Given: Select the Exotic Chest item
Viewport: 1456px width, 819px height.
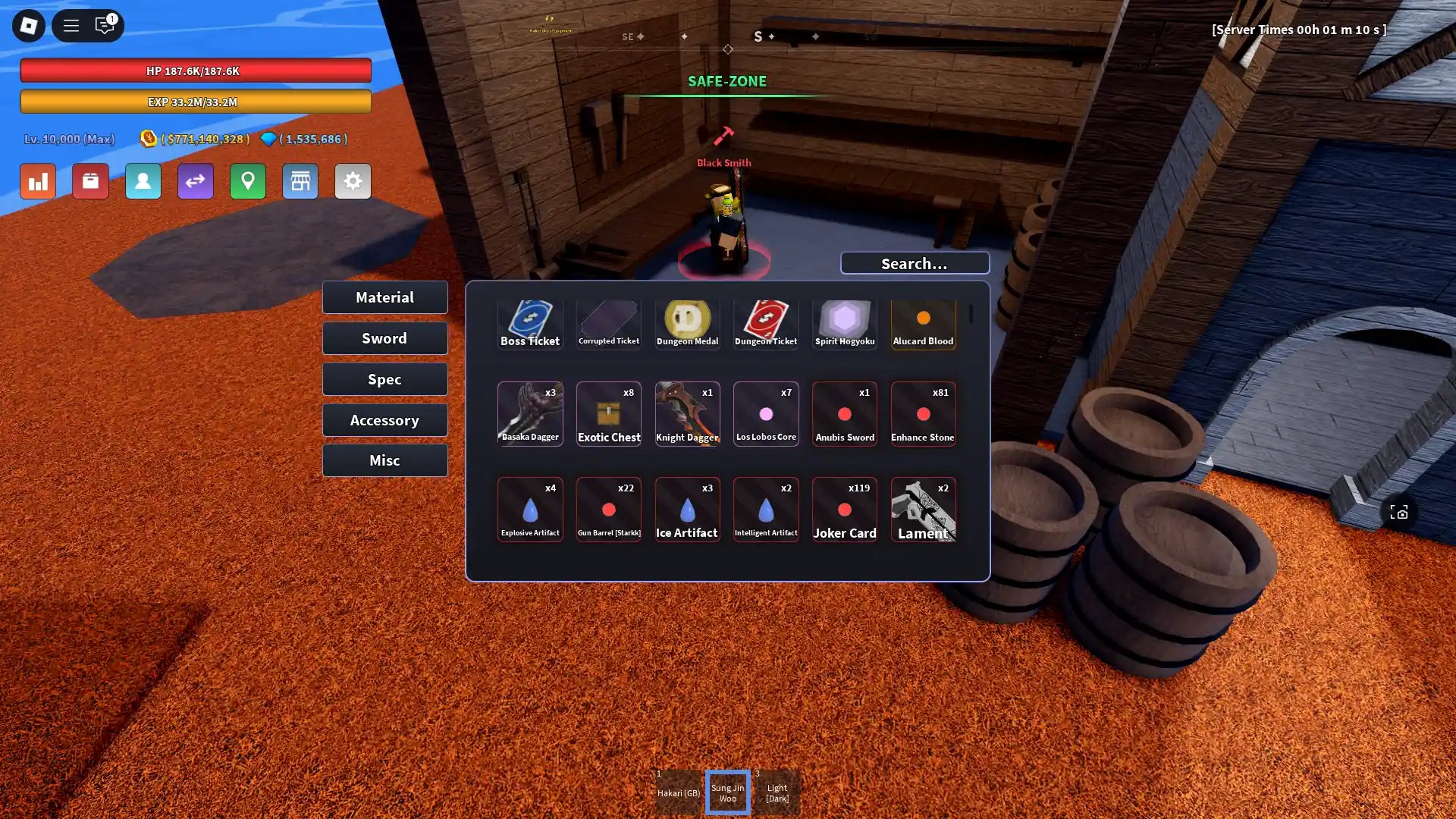Looking at the screenshot, I should click(x=609, y=414).
